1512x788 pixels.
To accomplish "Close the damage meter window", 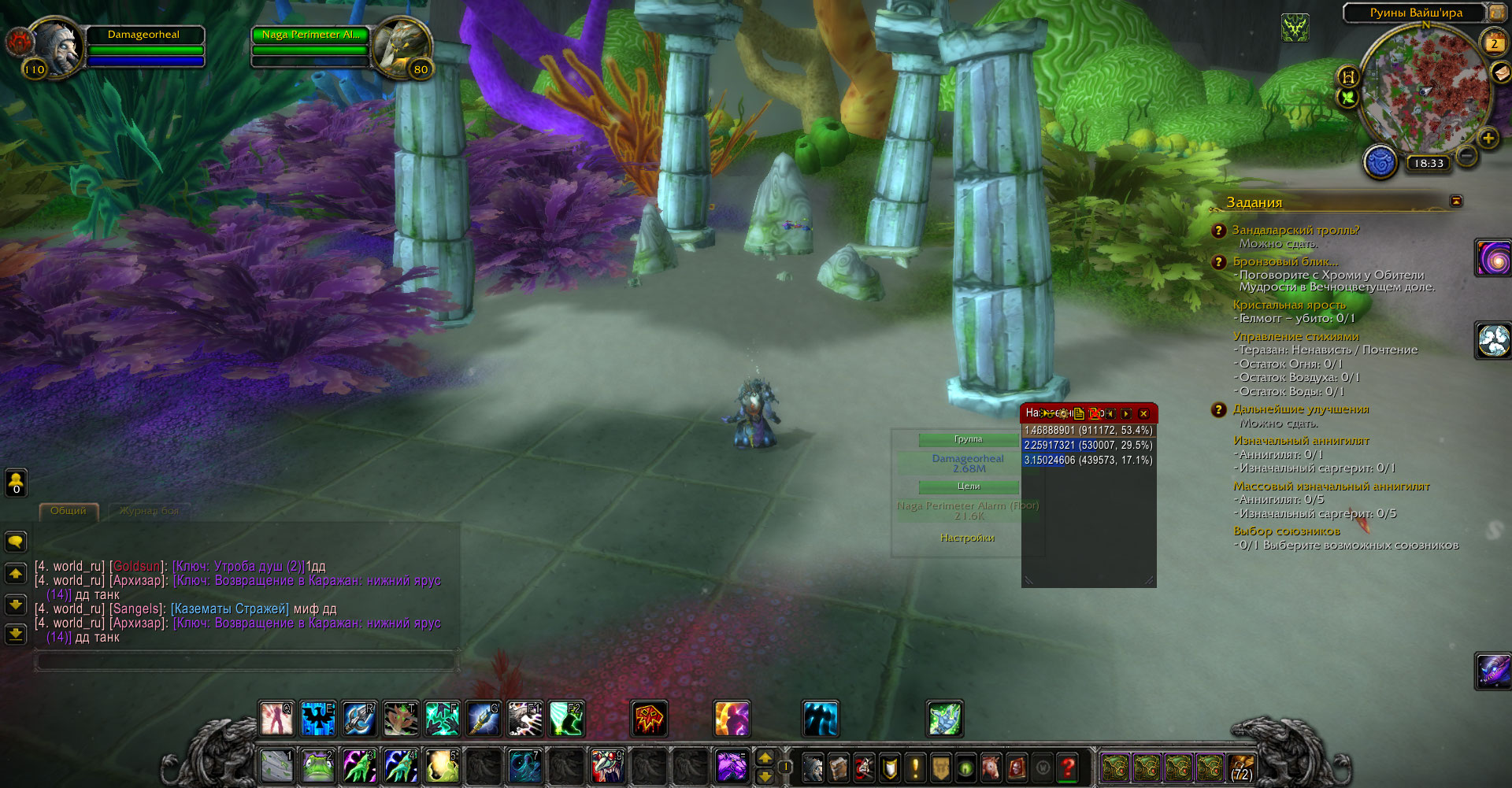I will click(x=1143, y=413).
